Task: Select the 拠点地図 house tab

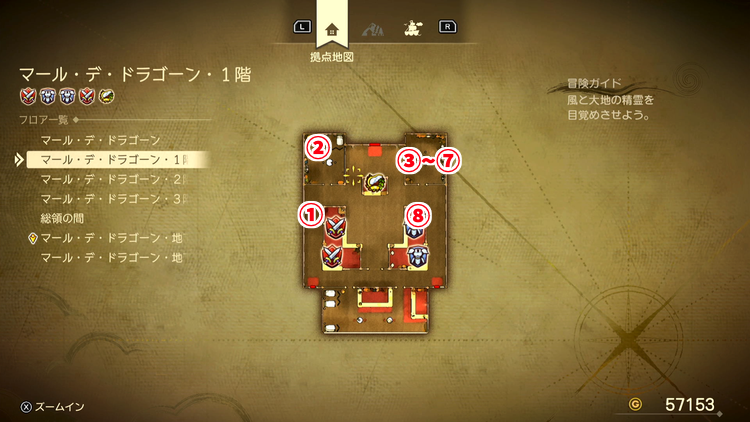Action: pos(333,29)
